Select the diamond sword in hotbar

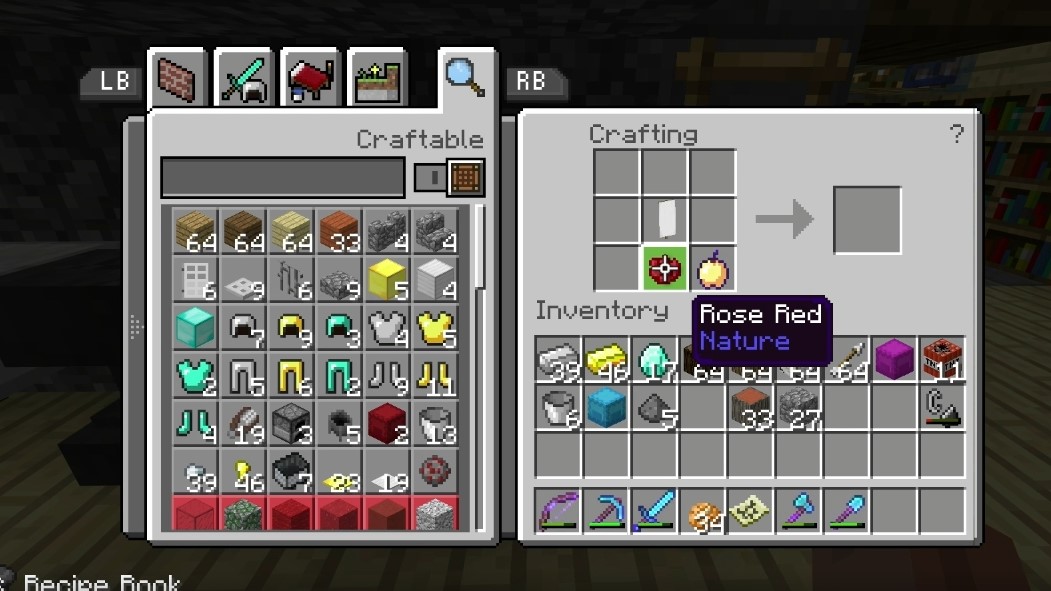pos(652,510)
